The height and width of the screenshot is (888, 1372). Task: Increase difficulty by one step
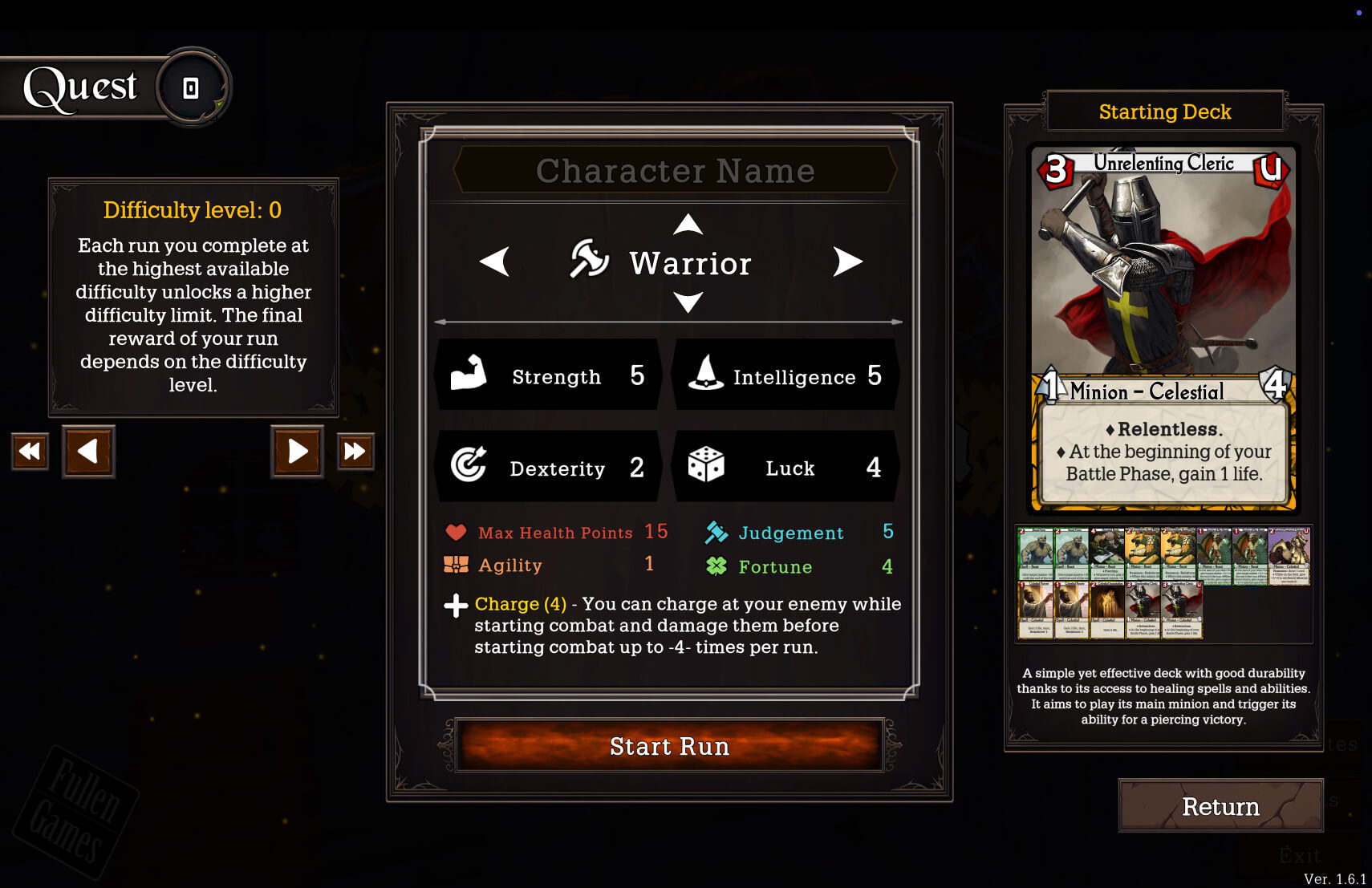click(297, 451)
